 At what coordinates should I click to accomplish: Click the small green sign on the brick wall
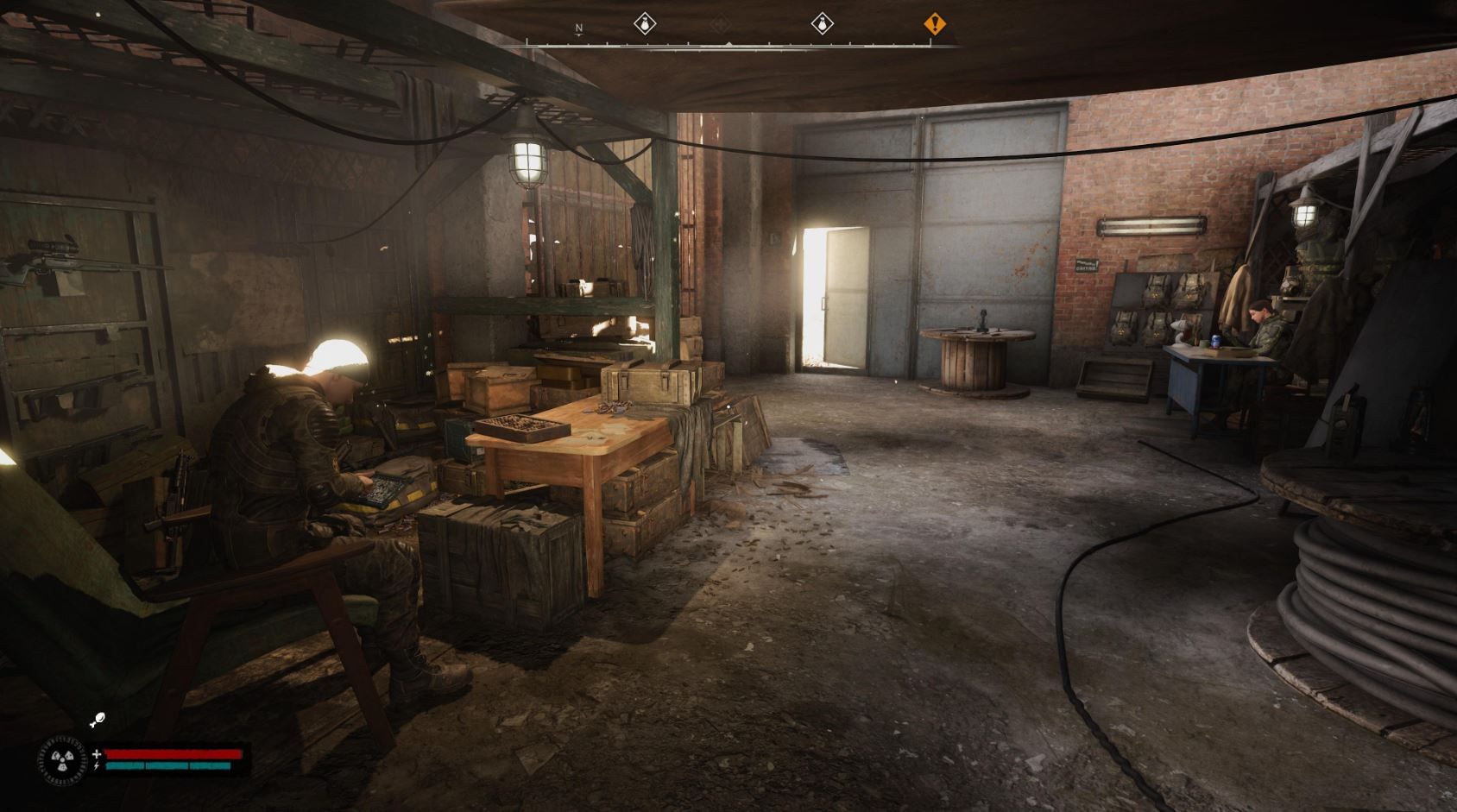[1086, 266]
